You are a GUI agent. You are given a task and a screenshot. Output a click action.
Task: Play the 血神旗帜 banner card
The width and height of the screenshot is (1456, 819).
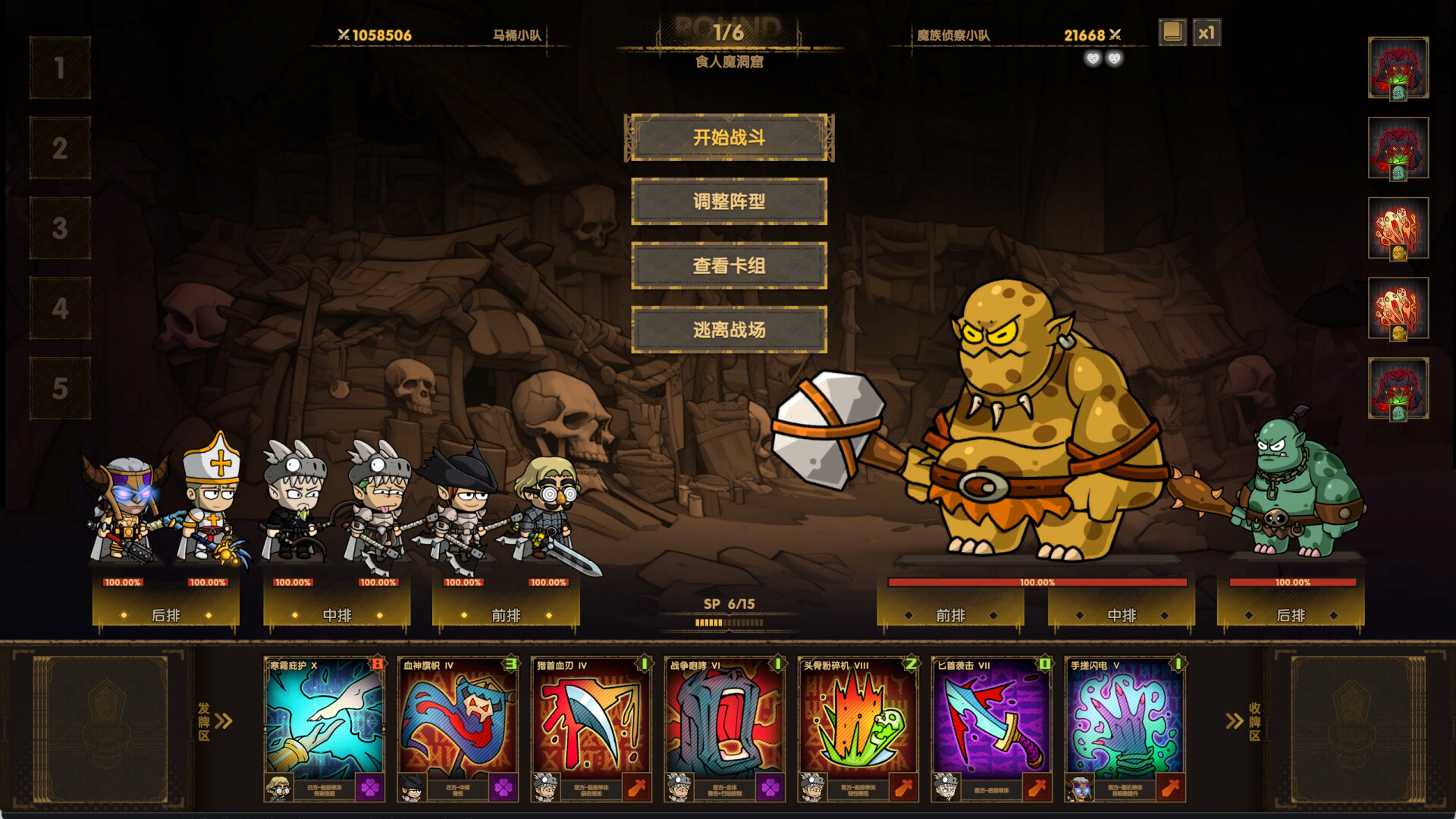(x=459, y=724)
